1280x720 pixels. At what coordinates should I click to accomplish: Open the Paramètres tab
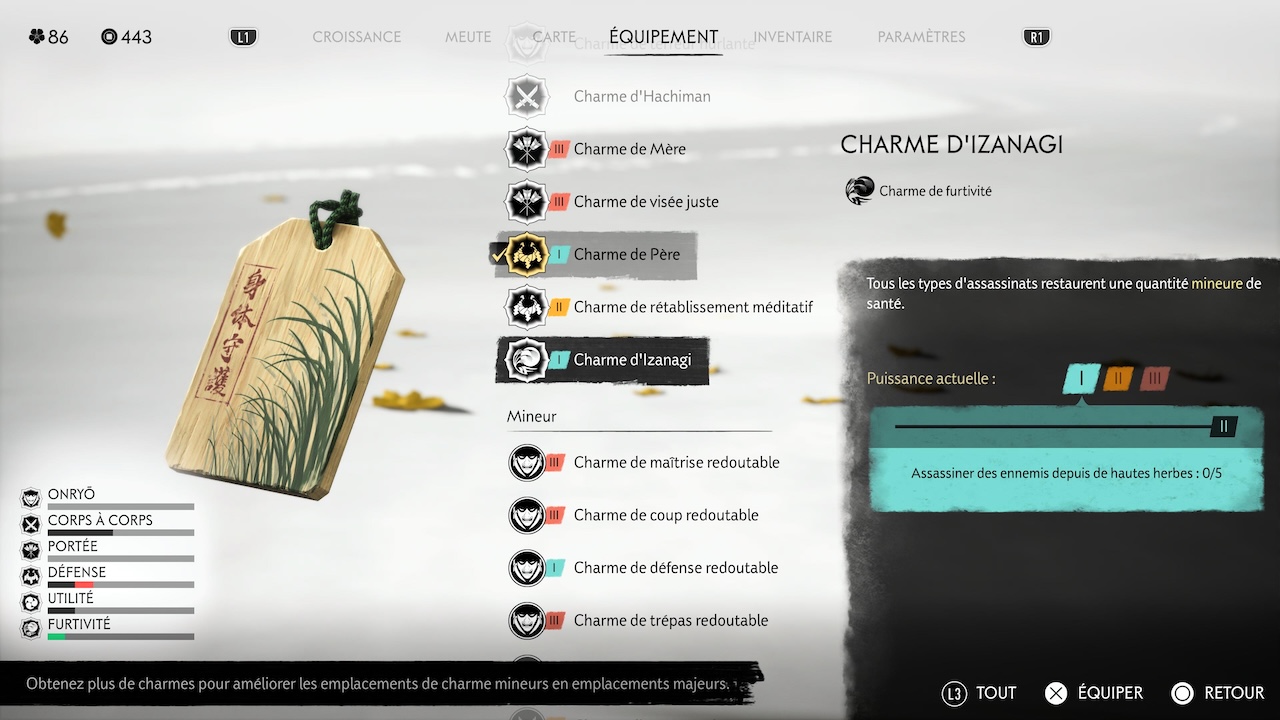point(921,37)
